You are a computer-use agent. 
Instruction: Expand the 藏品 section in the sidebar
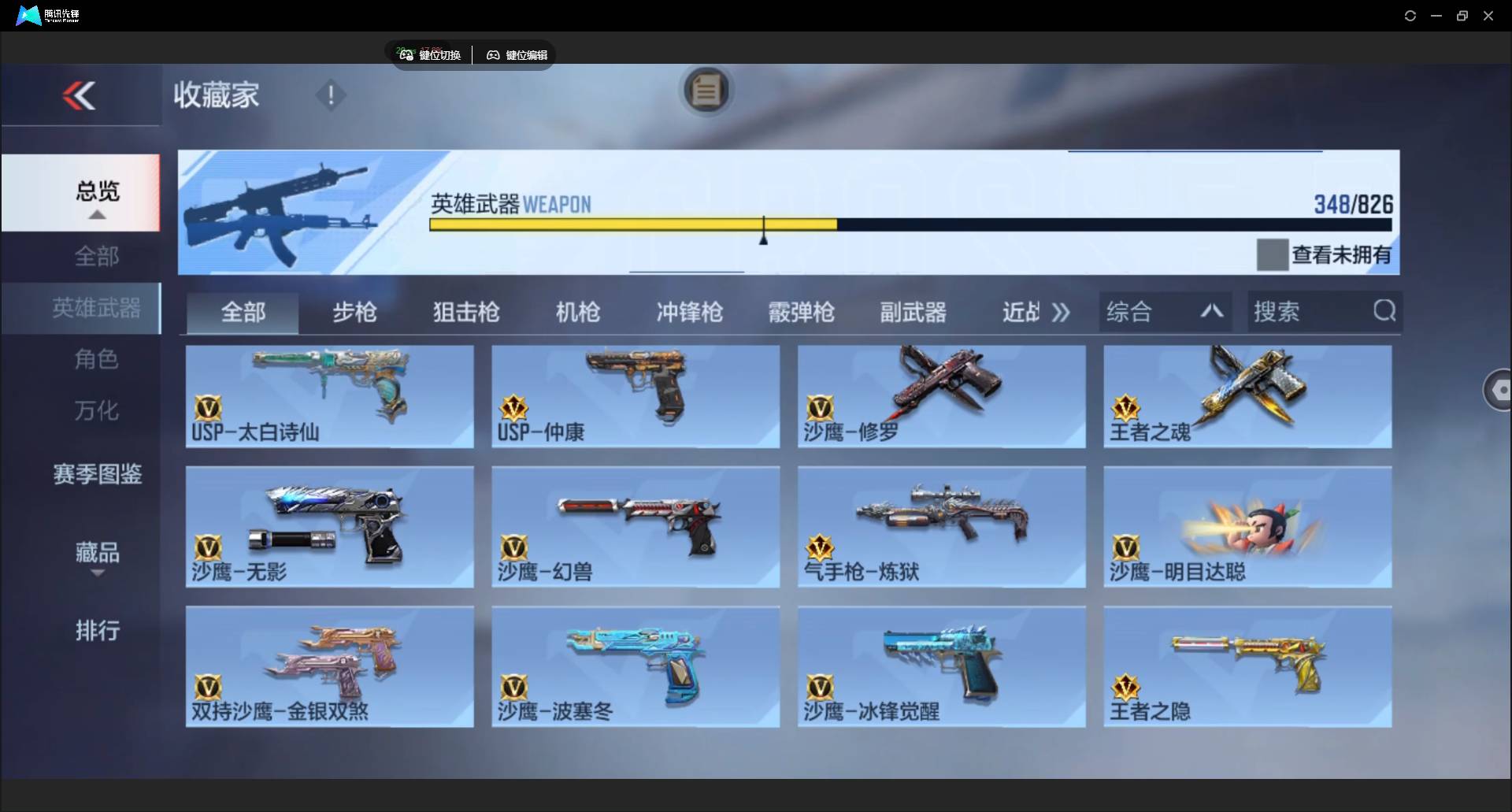tap(96, 554)
